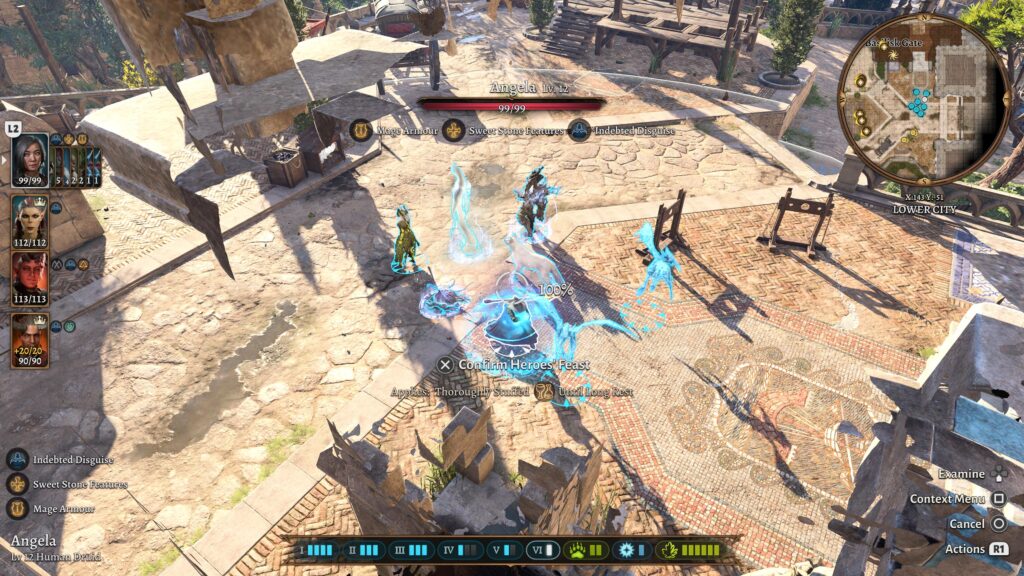1024x576 pixels.
Task: Click the level V spell slot indicator
Action: tap(504, 549)
